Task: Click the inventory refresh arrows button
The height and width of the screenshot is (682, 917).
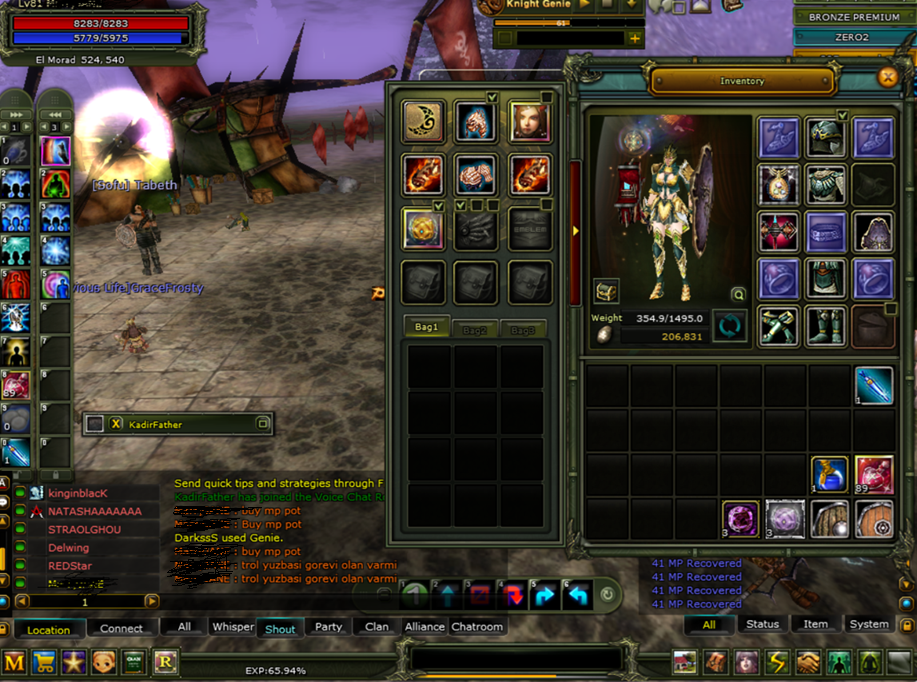Action: point(729,326)
